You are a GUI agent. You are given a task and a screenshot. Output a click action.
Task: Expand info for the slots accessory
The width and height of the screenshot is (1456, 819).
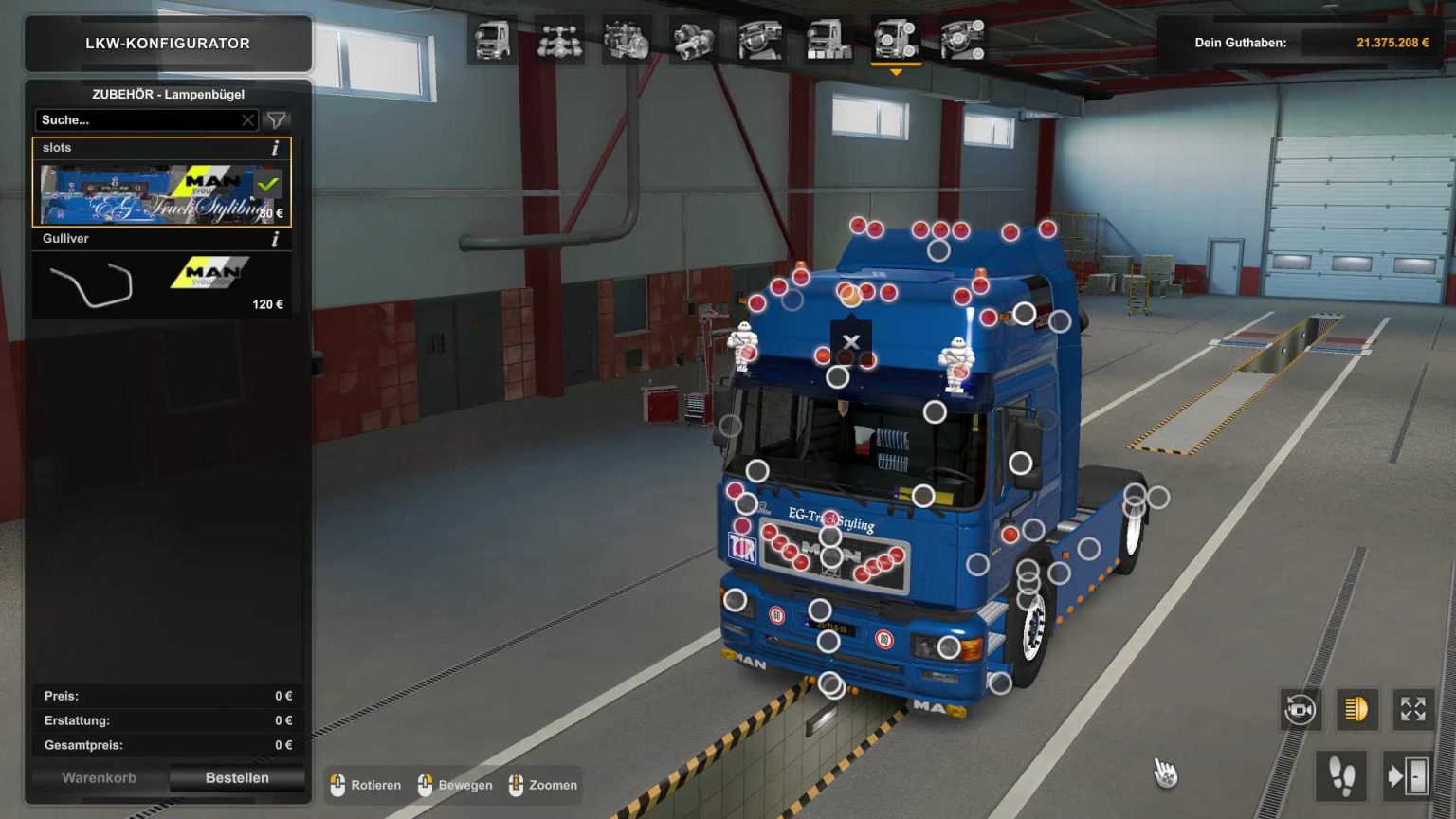(x=275, y=148)
